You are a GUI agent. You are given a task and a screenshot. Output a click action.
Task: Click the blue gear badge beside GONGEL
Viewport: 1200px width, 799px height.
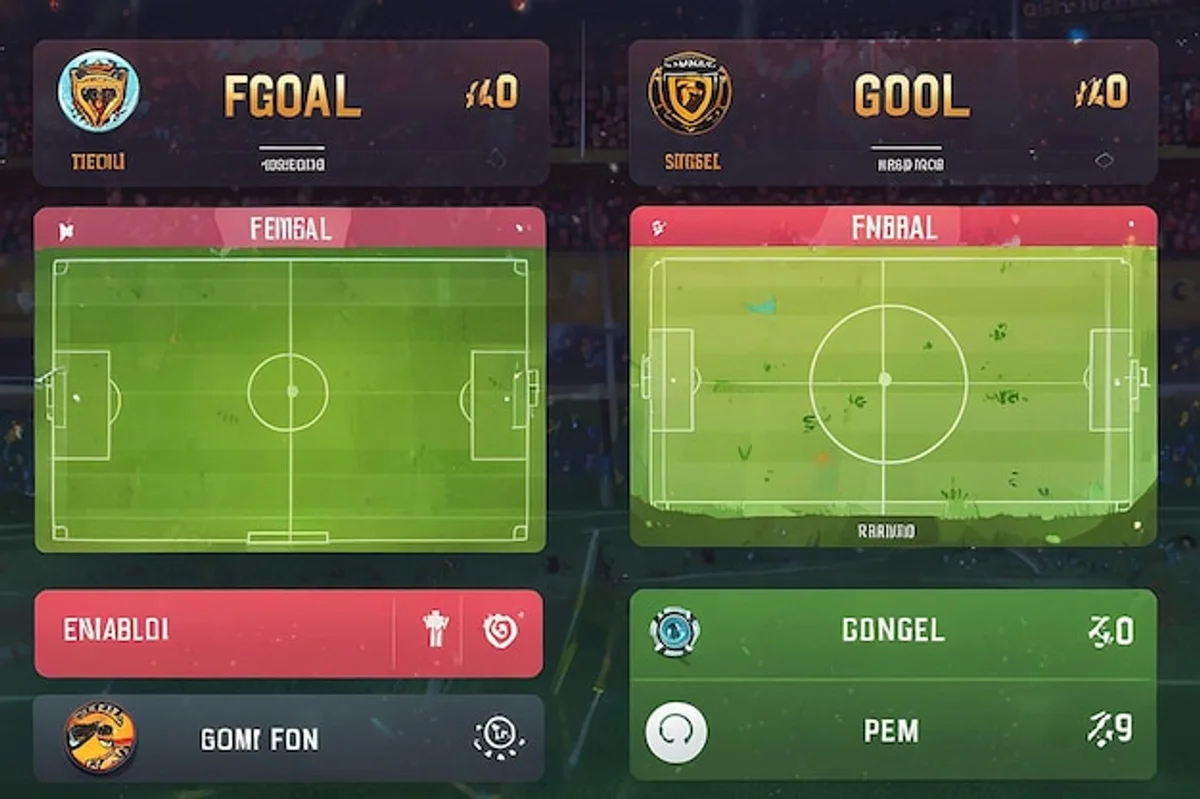pyautogui.click(x=675, y=631)
